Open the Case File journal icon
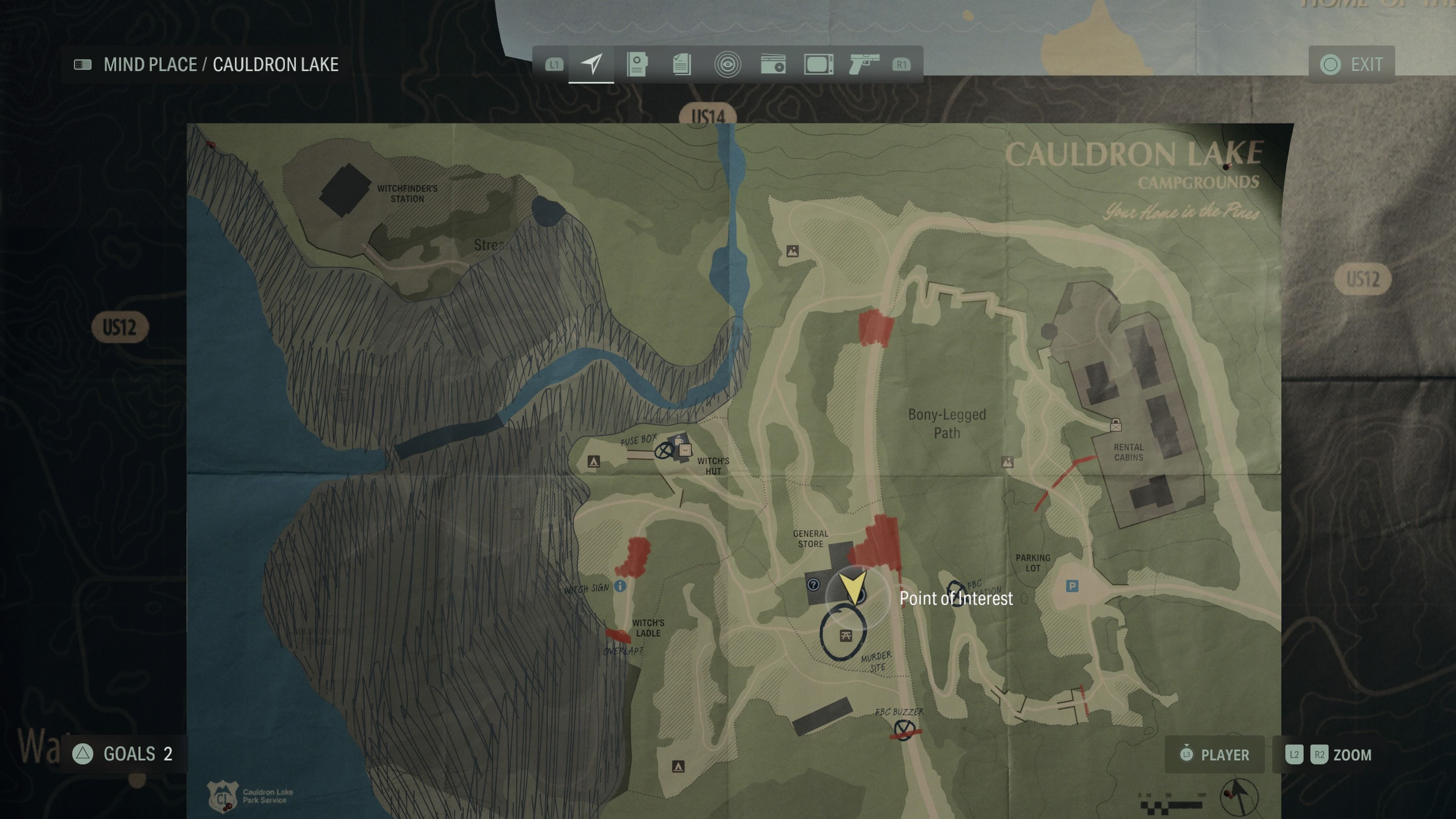Image resolution: width=1456 pixels, height=819 pixels. tap(637, 64)
